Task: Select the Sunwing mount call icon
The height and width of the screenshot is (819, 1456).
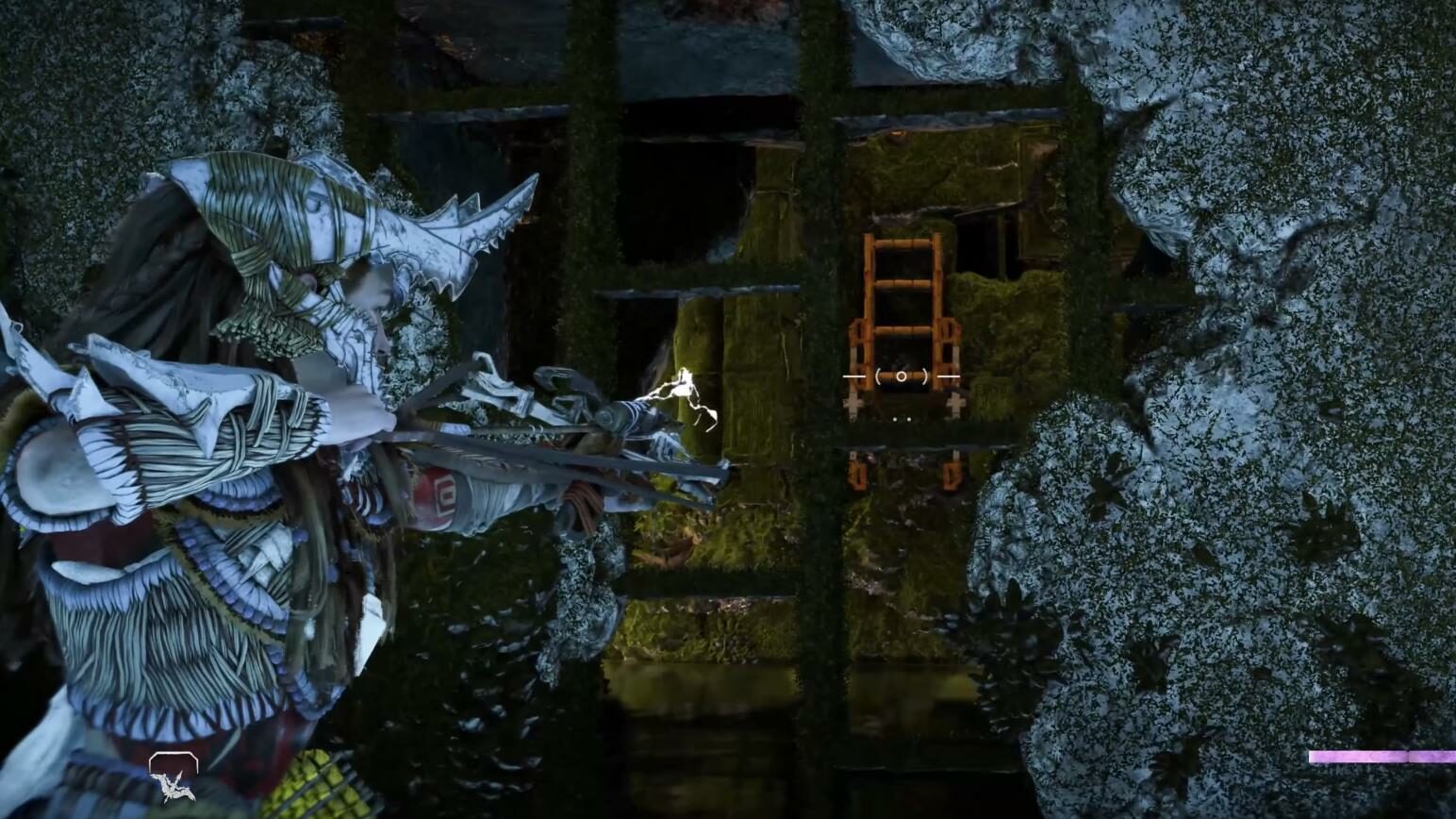Action: (x=173, y=777)
